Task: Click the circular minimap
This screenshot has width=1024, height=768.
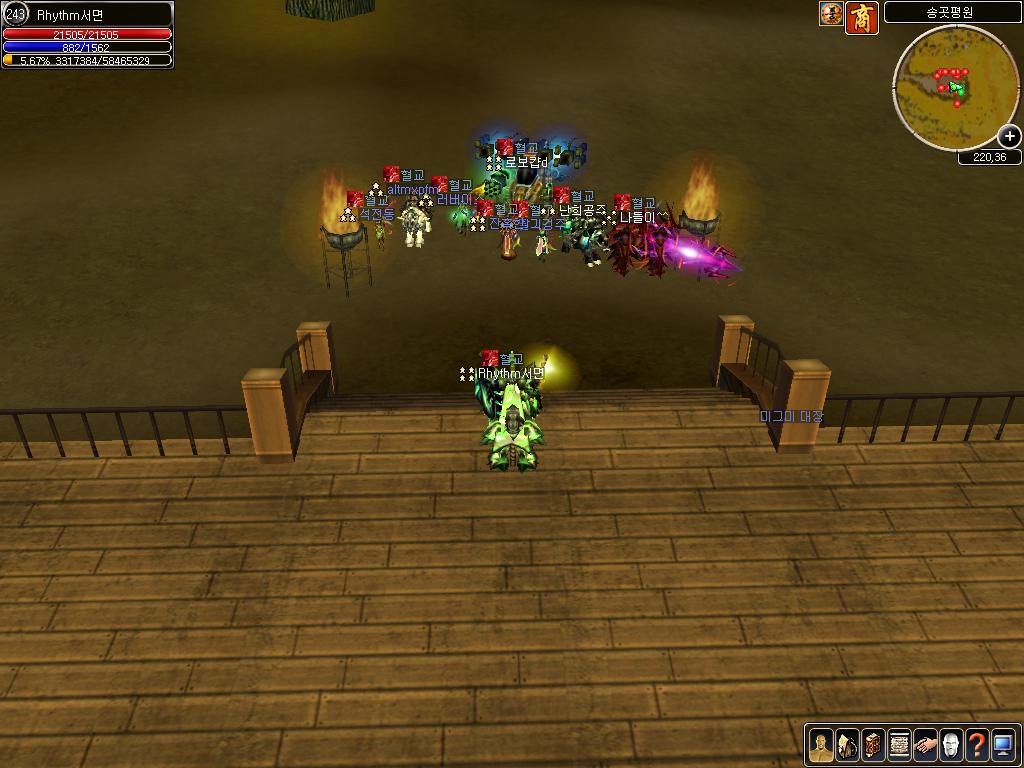Action: coord(949,87)
